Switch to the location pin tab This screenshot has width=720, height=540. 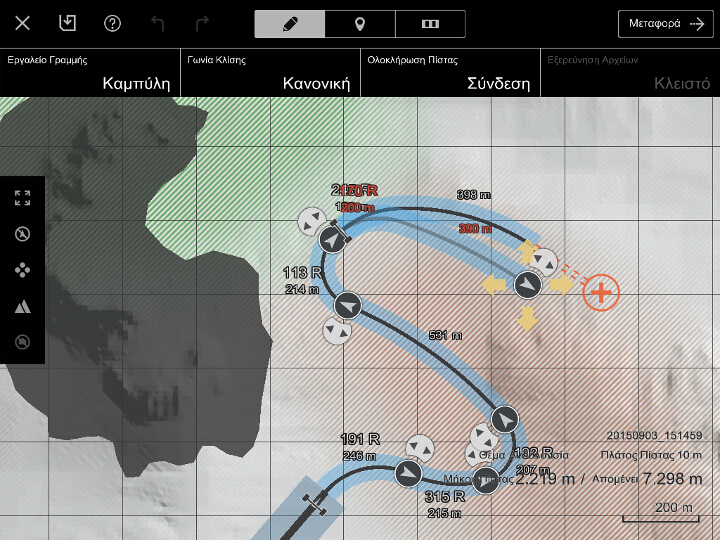360,24
